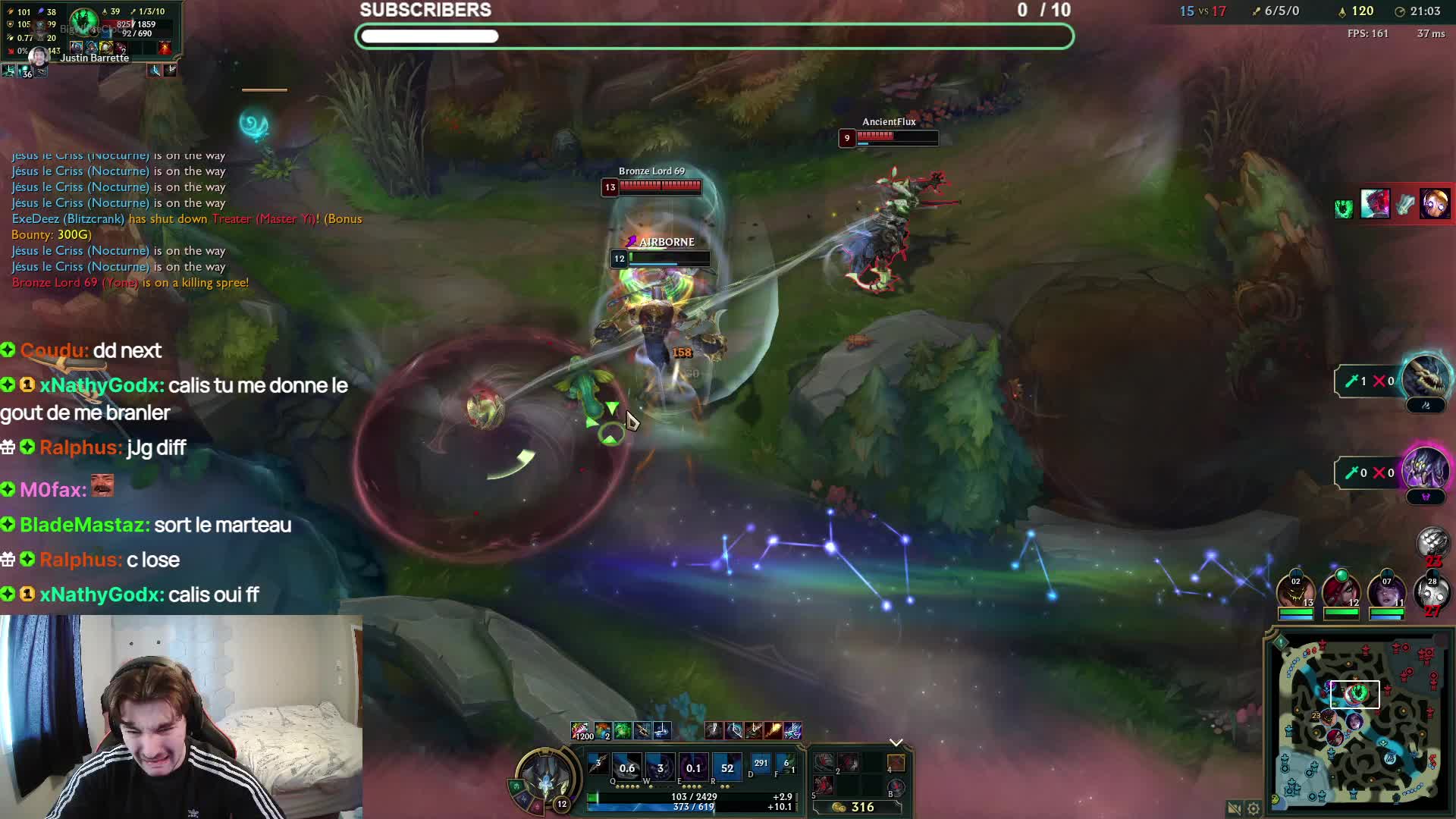Viewport: 1456px width, 819px height.
Task: Toggle the camera lock icon beside the minimap
Action: [x=1234, y=808]
